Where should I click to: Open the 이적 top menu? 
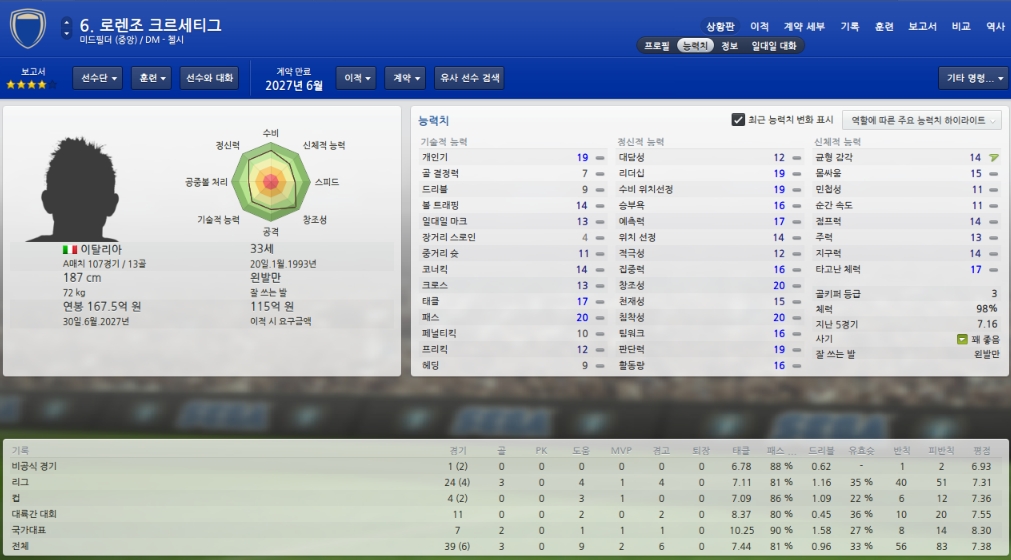(x=759, y=26)
